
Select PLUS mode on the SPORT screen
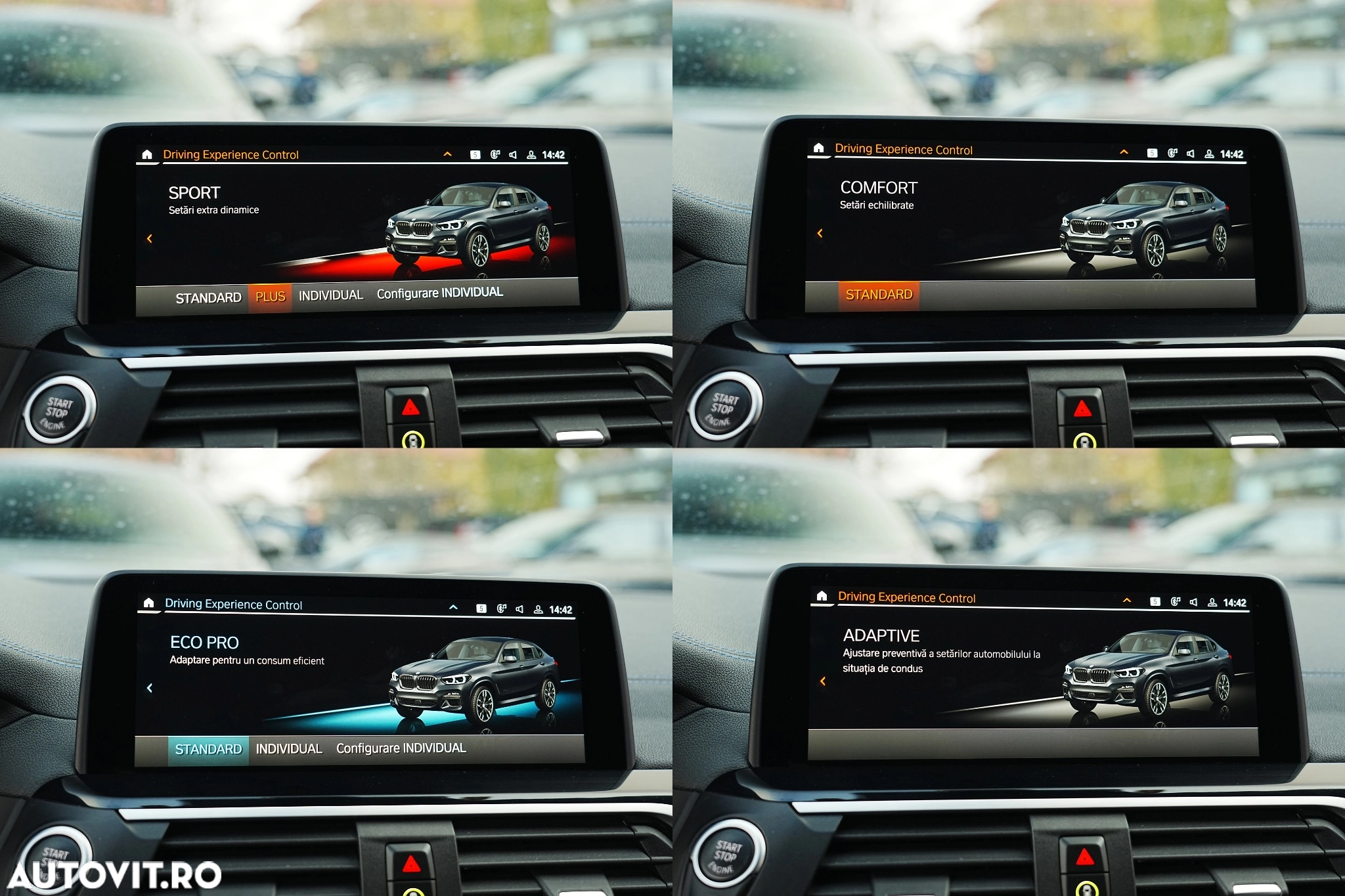pyautogui.click(x=270, y=297)
